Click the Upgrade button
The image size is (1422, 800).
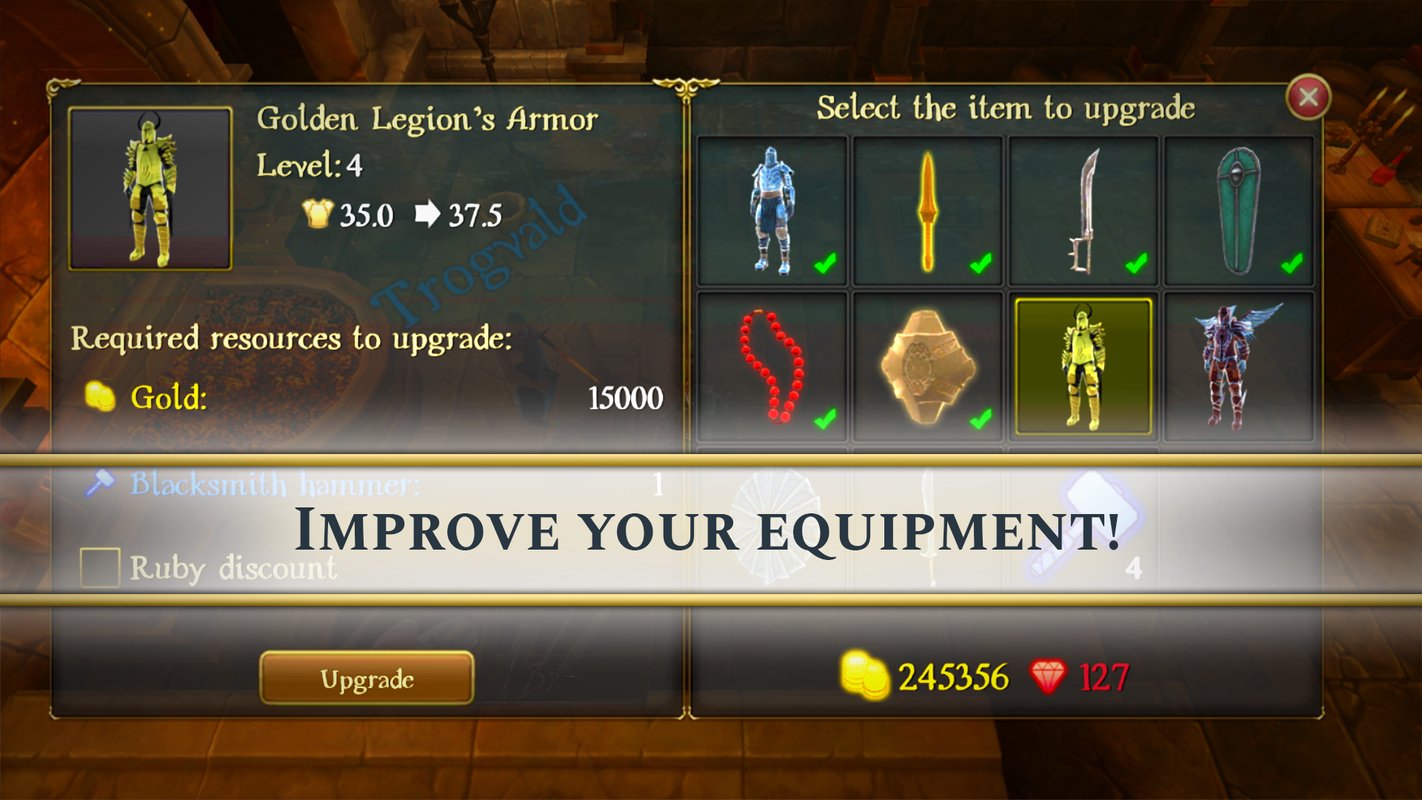366,679
